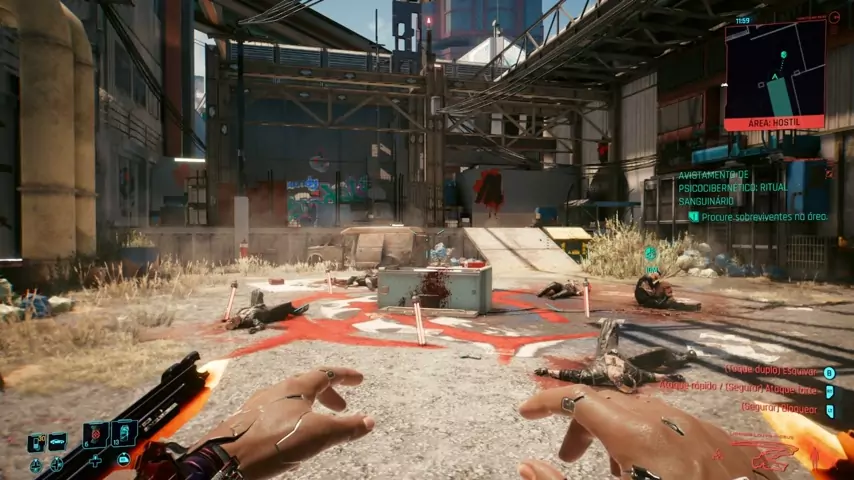Viewport: 854px width, 480px height.
Task: Open the minimap in the corner
Action: click(775, 70)
